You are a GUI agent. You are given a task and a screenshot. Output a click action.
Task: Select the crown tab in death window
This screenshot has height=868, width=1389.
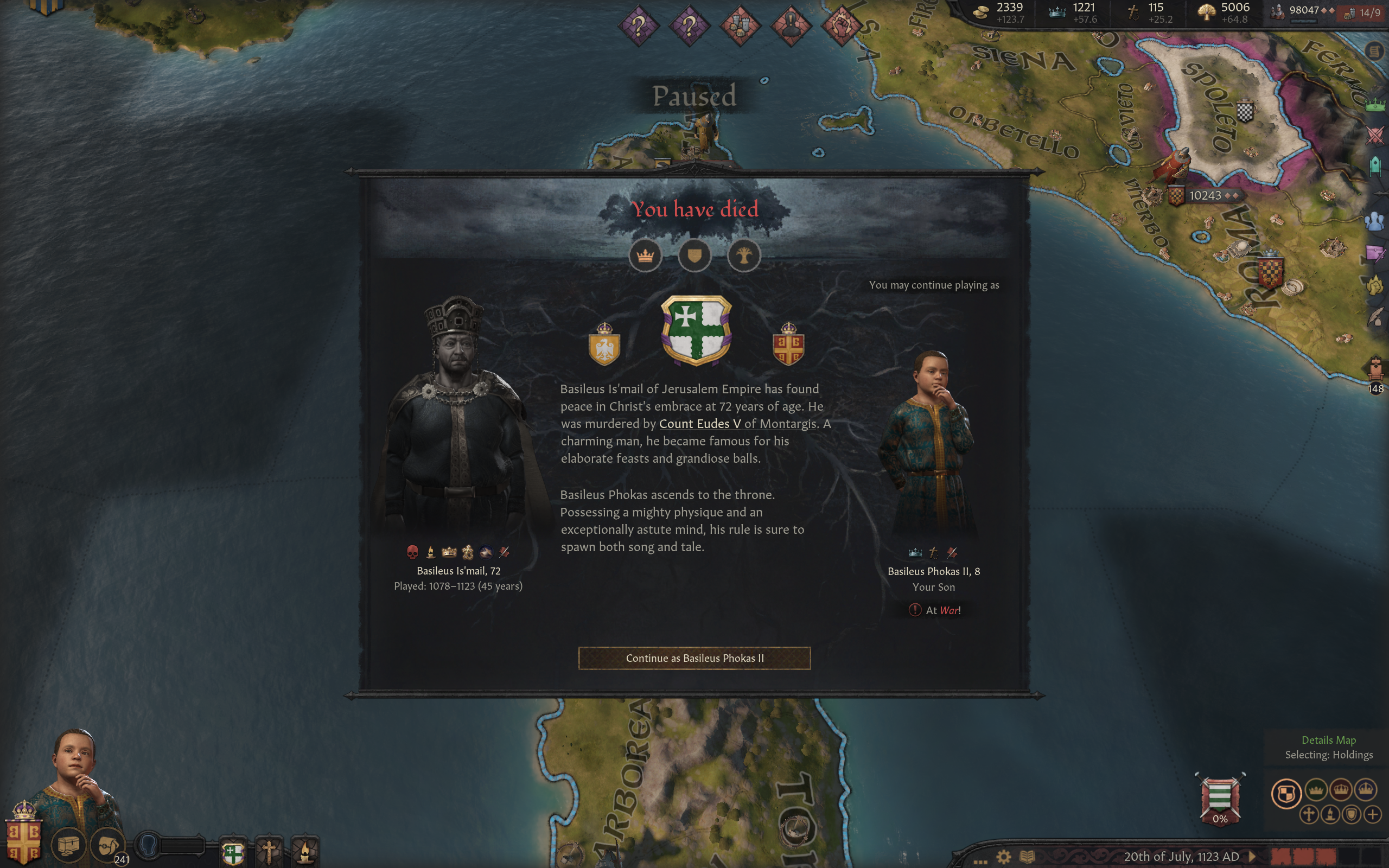(x=645, y=256)
